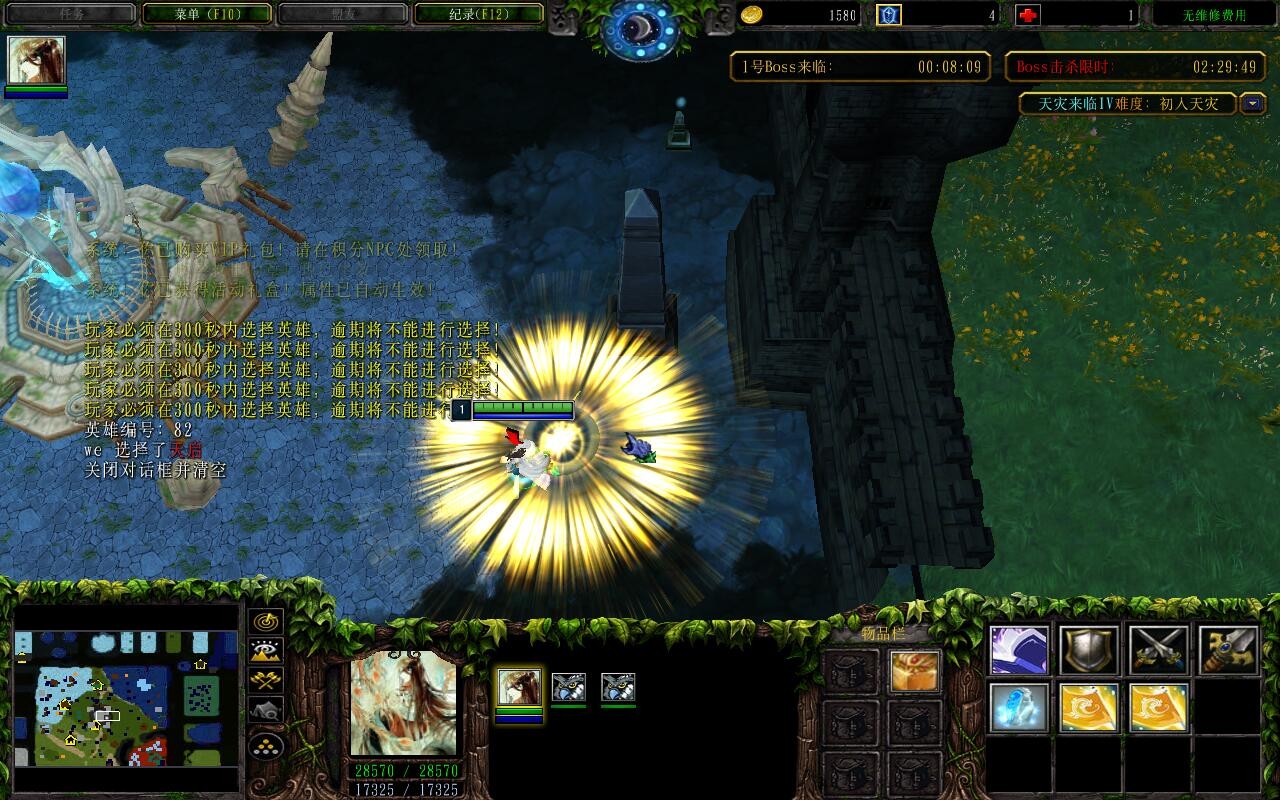The image size is (1280, 800).
Task: Open formation toggle button with gold dots
Action: click(x=266, y=746)
